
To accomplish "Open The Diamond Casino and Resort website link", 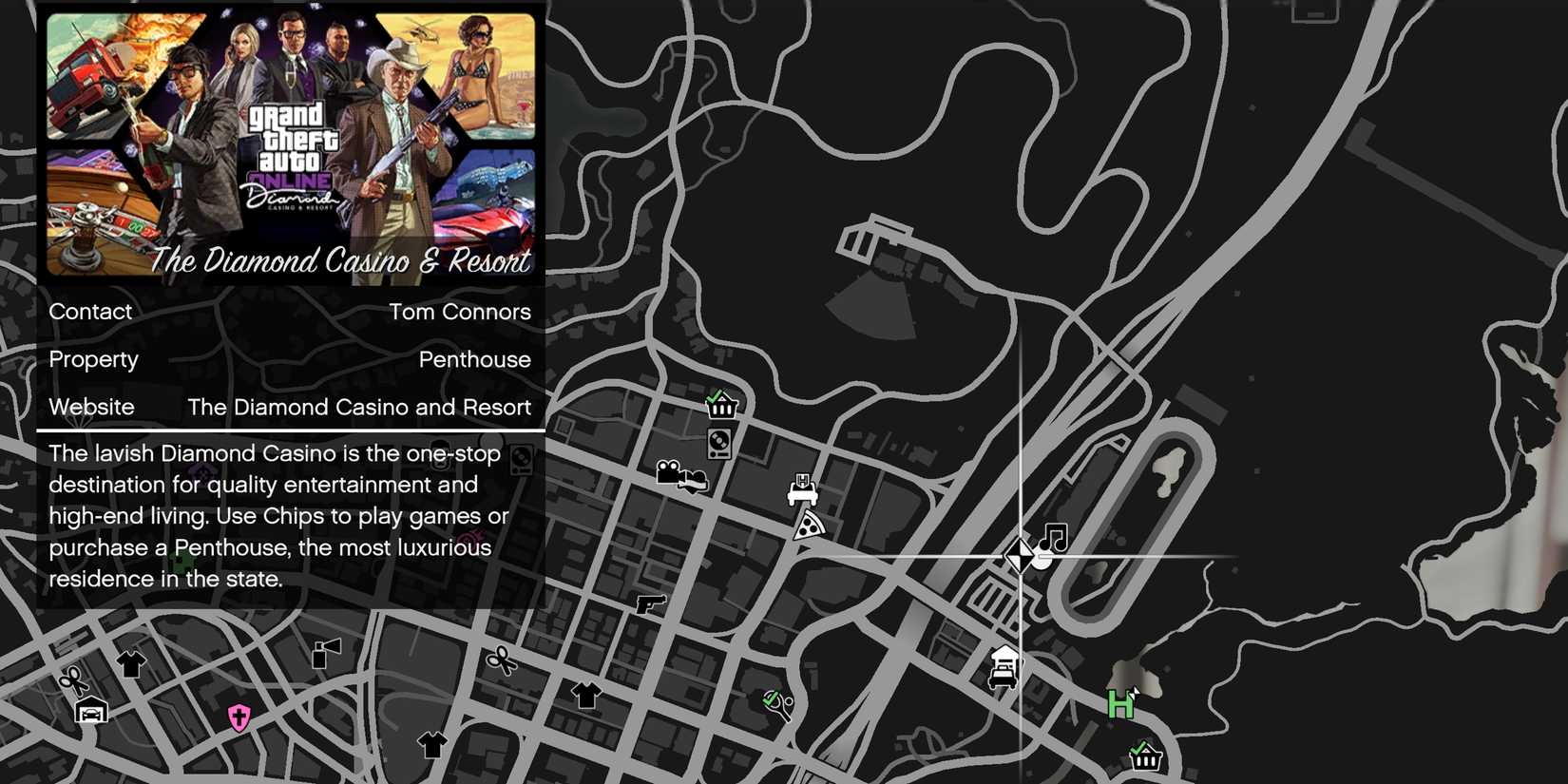I will click(359, 407).
